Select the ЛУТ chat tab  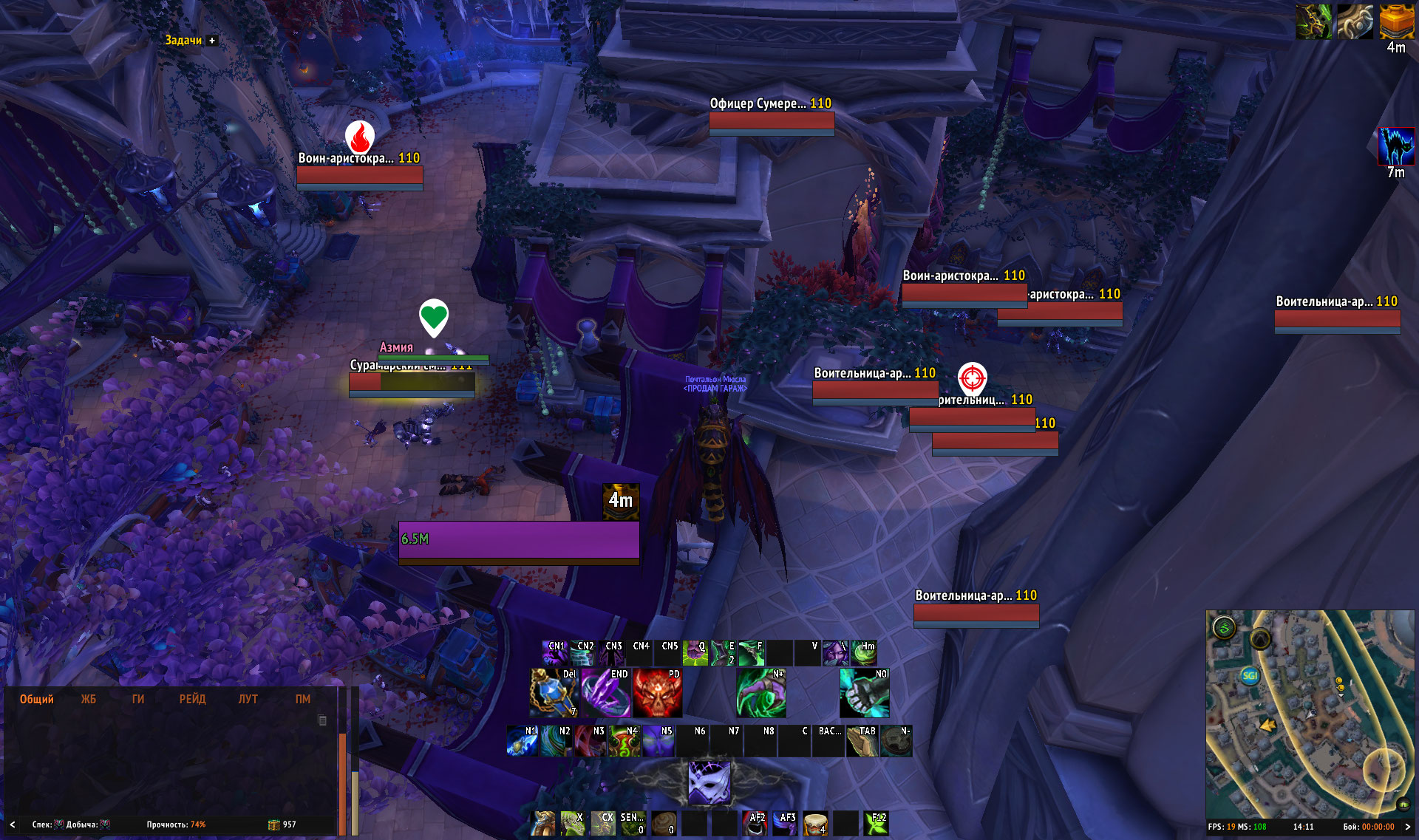pos(248,699)
